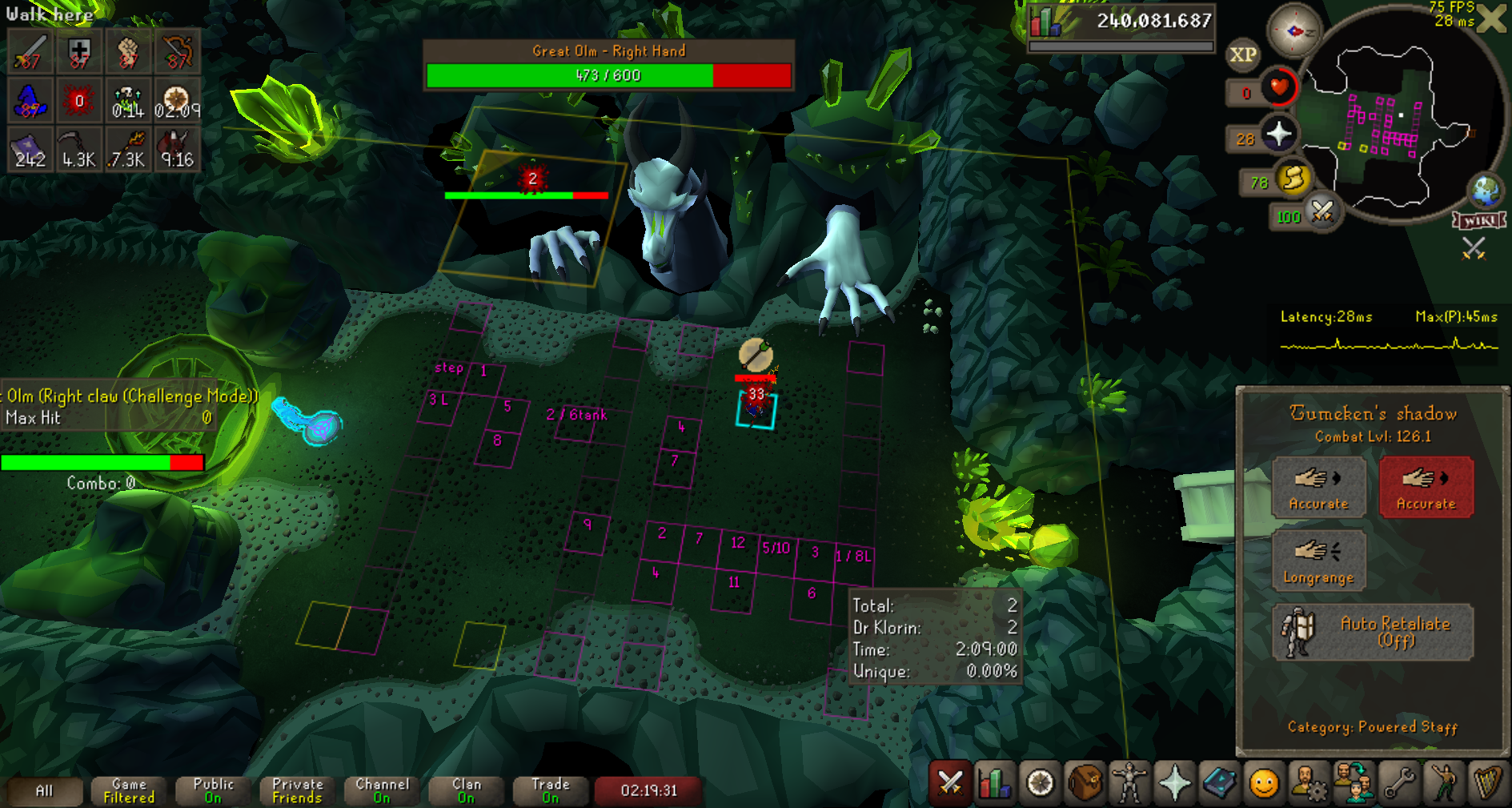
Task: Activate quick prayers orb
Action: [1279, 134]
